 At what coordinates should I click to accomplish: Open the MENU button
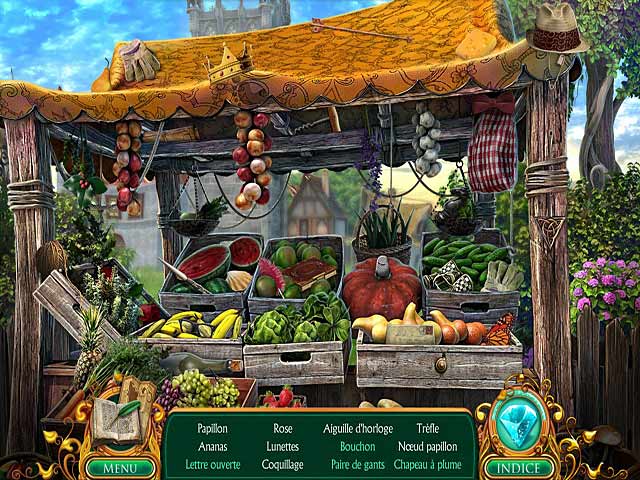coord(120,467)
